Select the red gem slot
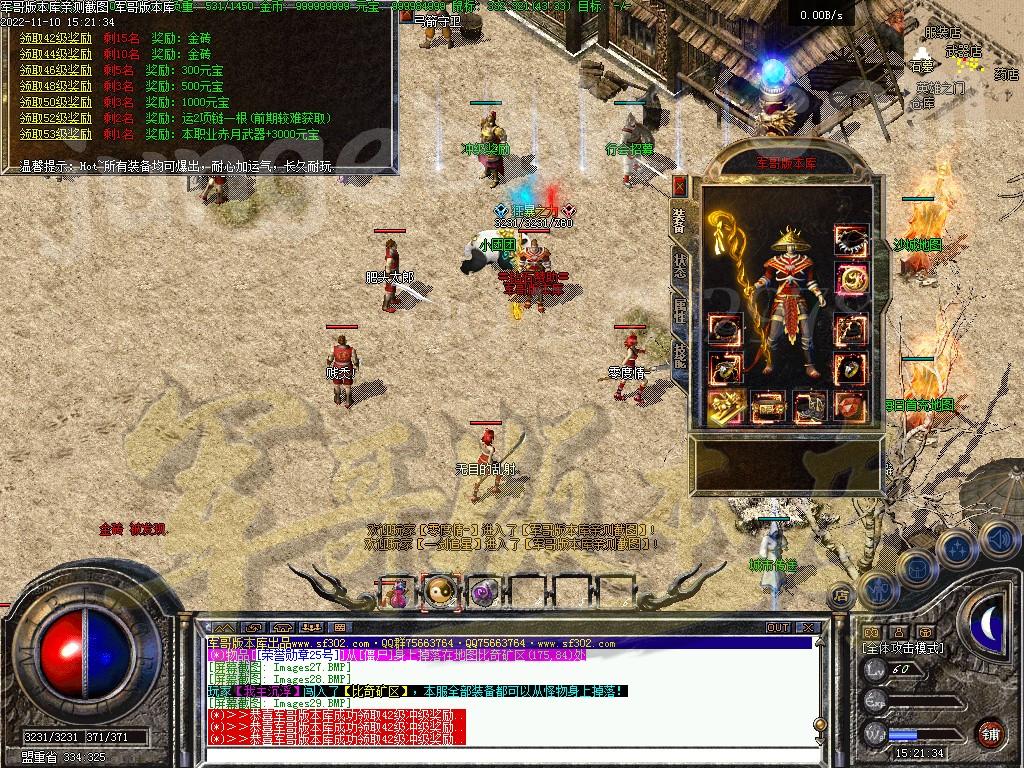 pyautogui.click(x=851, y=405)
